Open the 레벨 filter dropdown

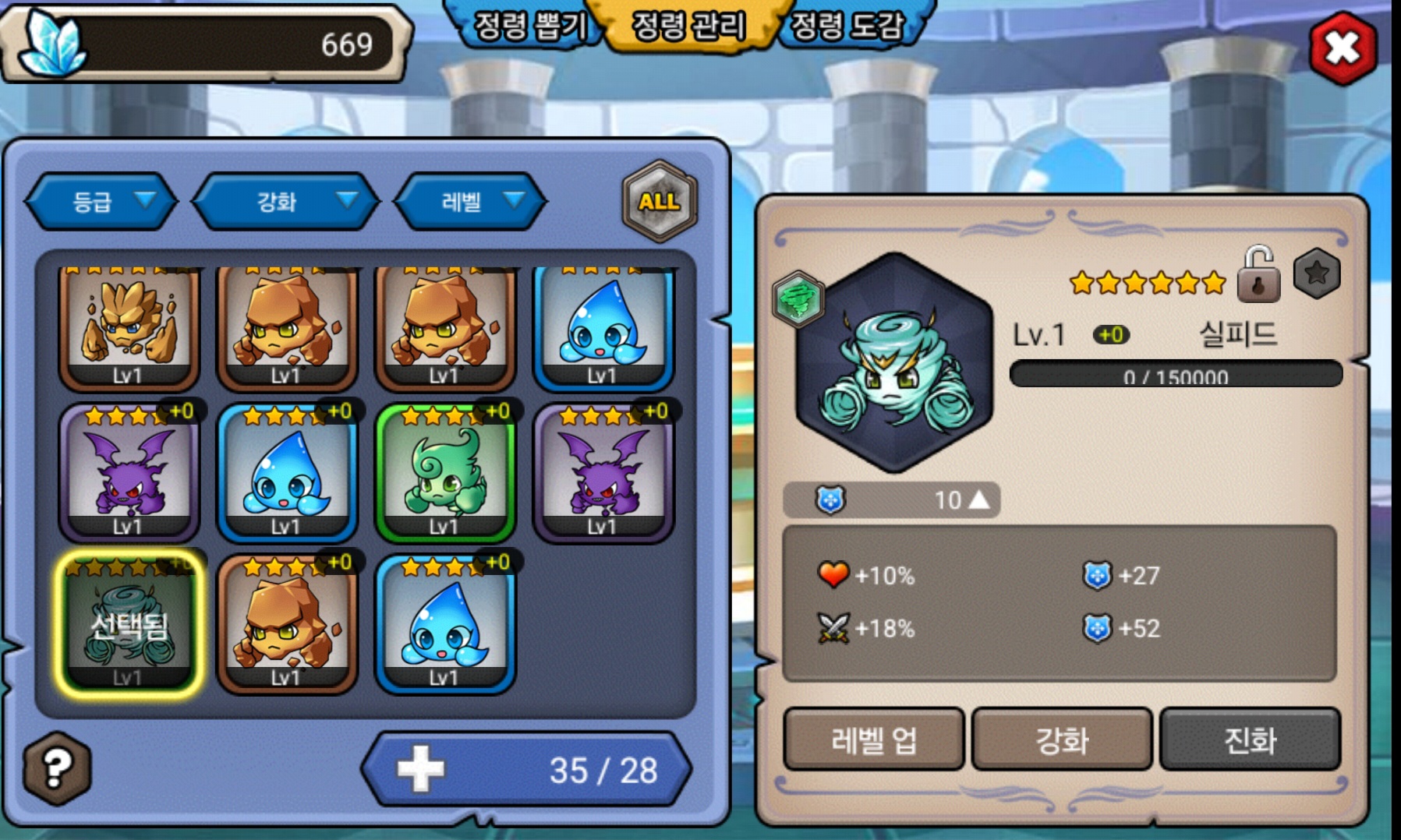pyautogui.click(x=471, y=202)
